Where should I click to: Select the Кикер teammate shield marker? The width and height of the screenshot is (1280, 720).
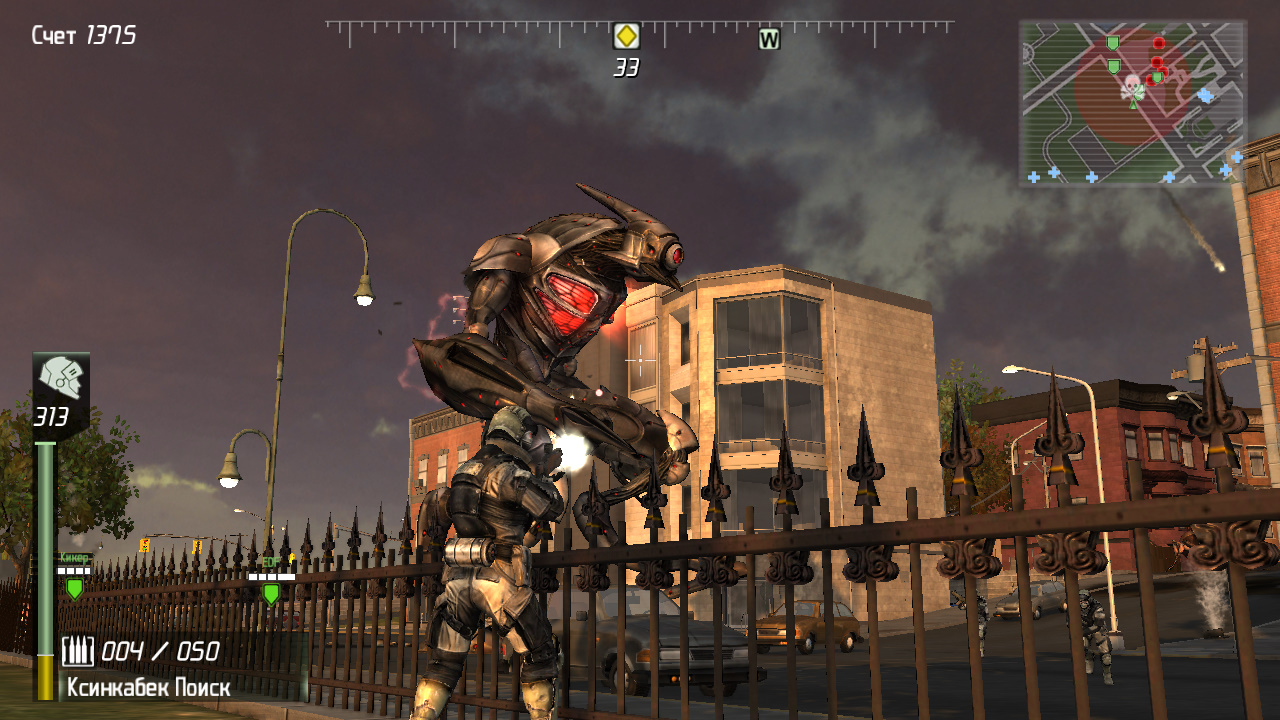(74, 589)
